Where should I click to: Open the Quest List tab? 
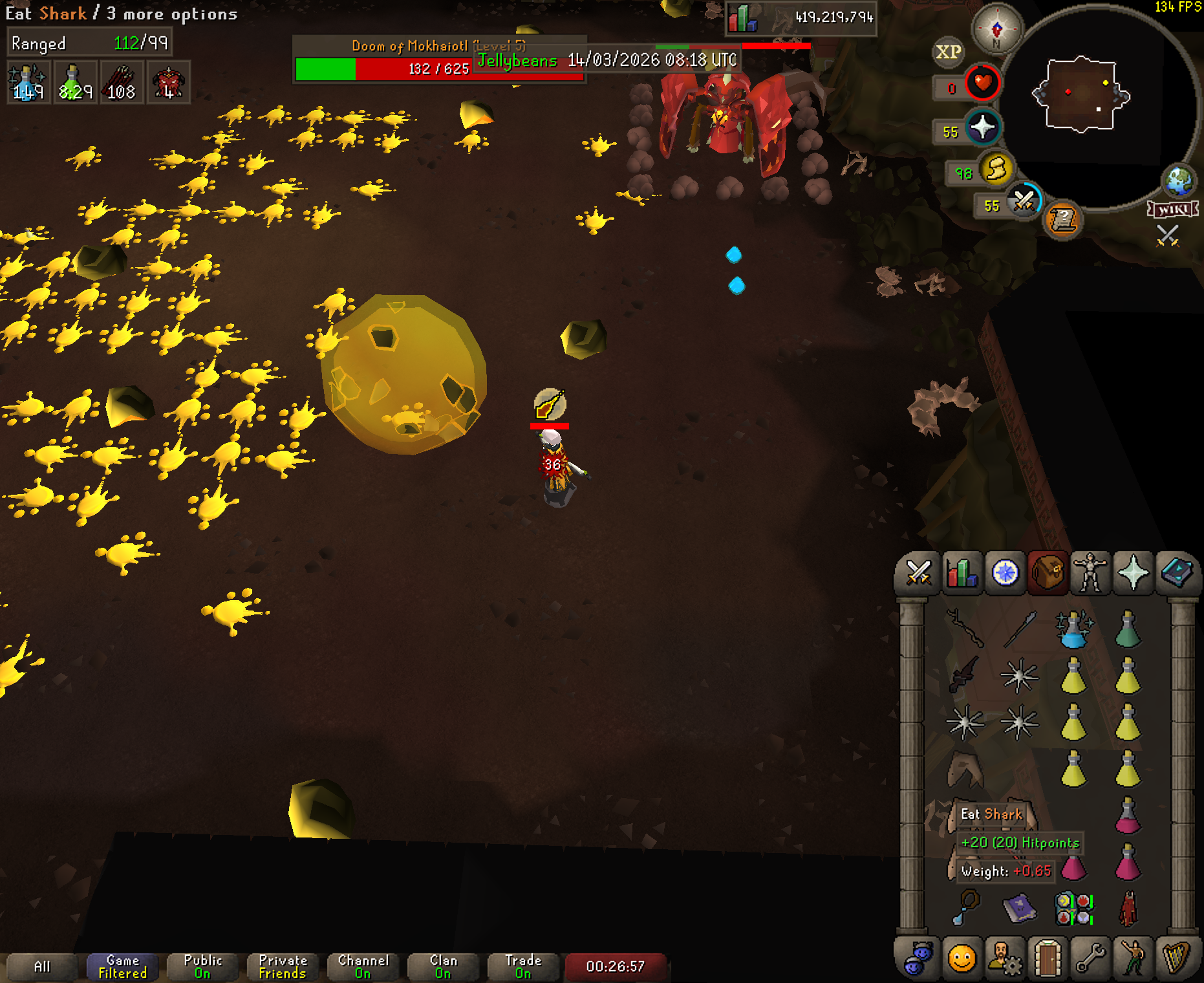coord(1005,573)
